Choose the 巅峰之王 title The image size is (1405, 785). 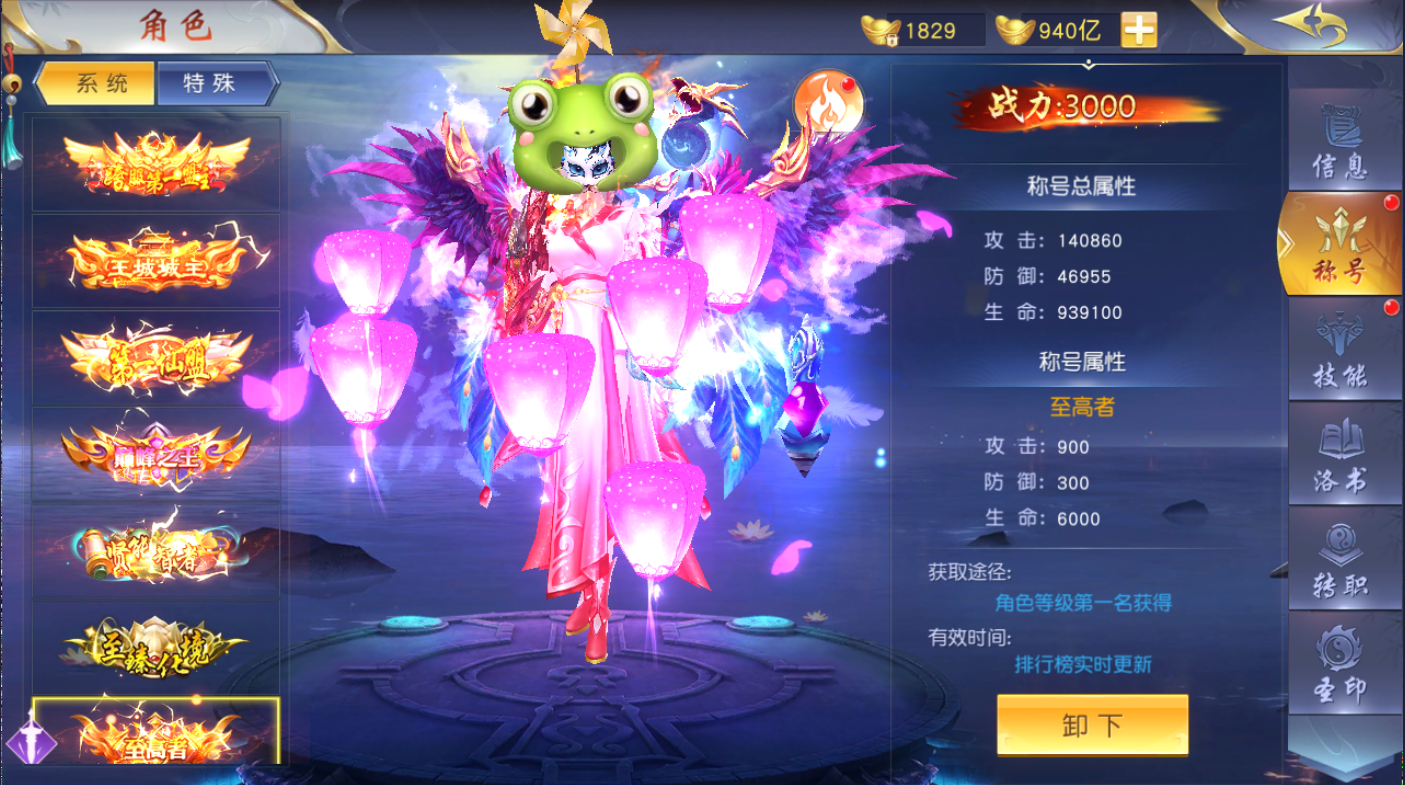(x=155, y=454)
